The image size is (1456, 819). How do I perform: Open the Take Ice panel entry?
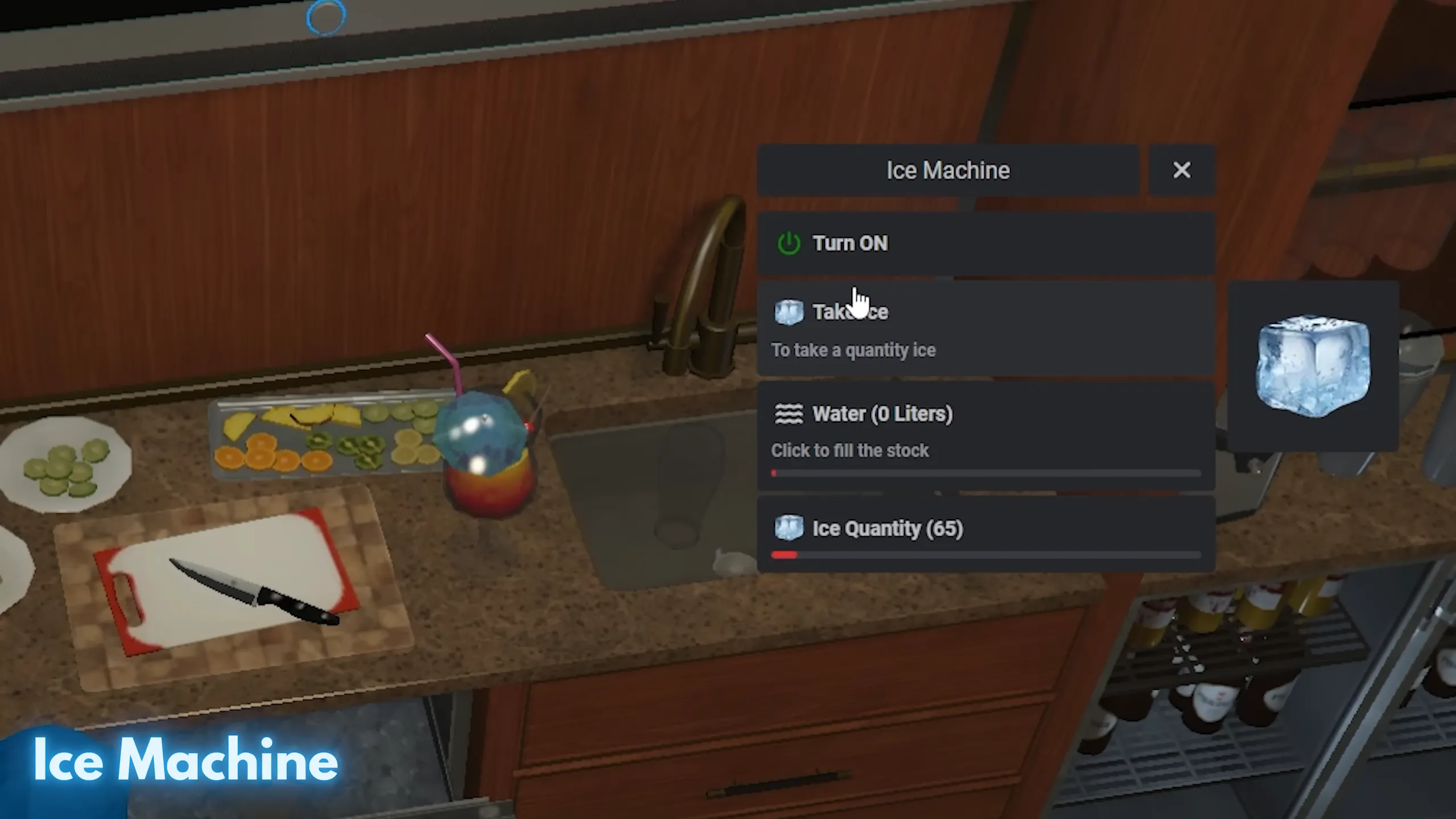click(967, 327)
